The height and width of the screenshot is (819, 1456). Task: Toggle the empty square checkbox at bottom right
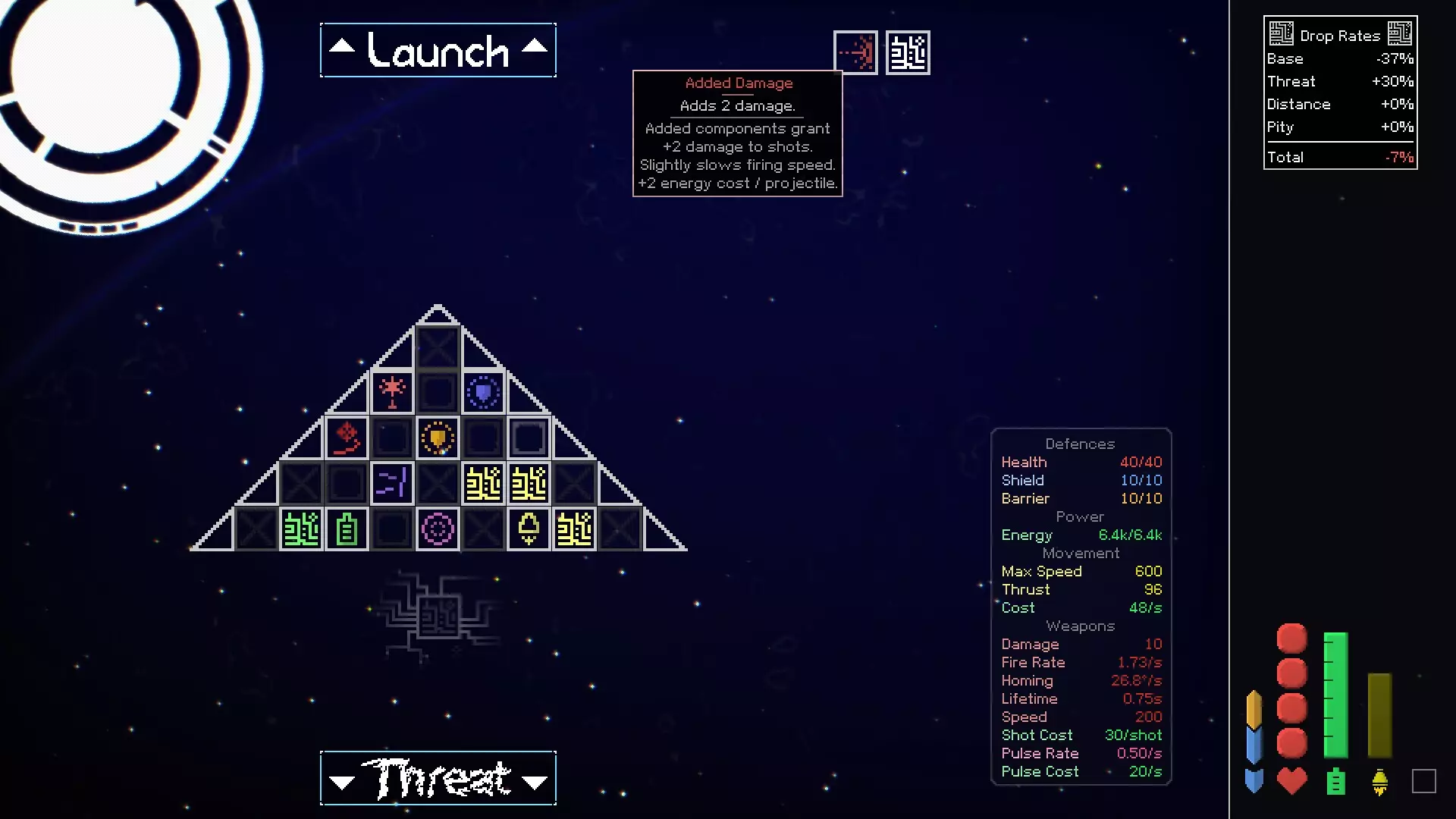point(1425,780)
